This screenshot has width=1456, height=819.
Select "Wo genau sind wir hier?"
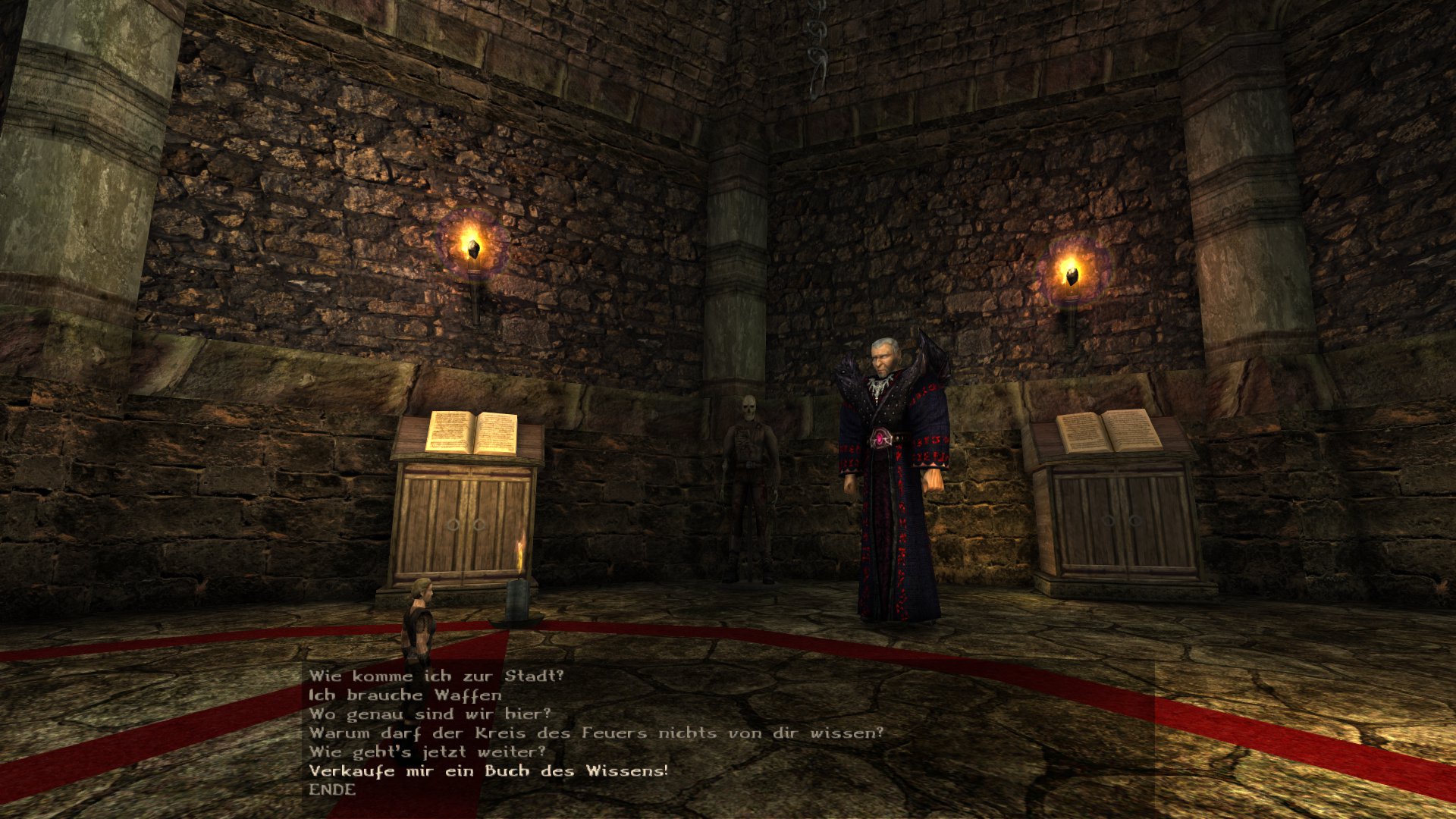(430, 714)
